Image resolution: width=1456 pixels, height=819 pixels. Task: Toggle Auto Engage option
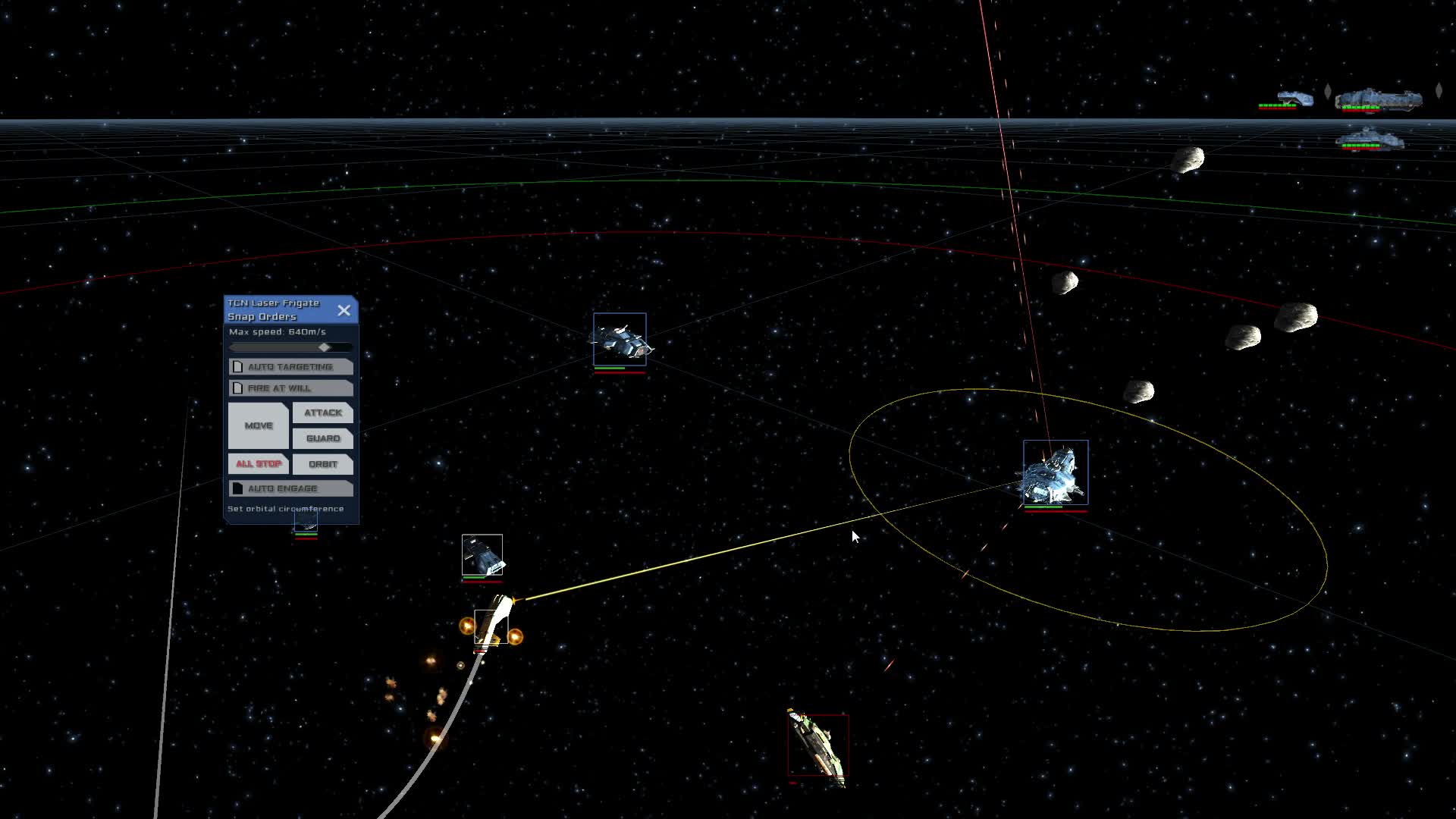(238, 488)
